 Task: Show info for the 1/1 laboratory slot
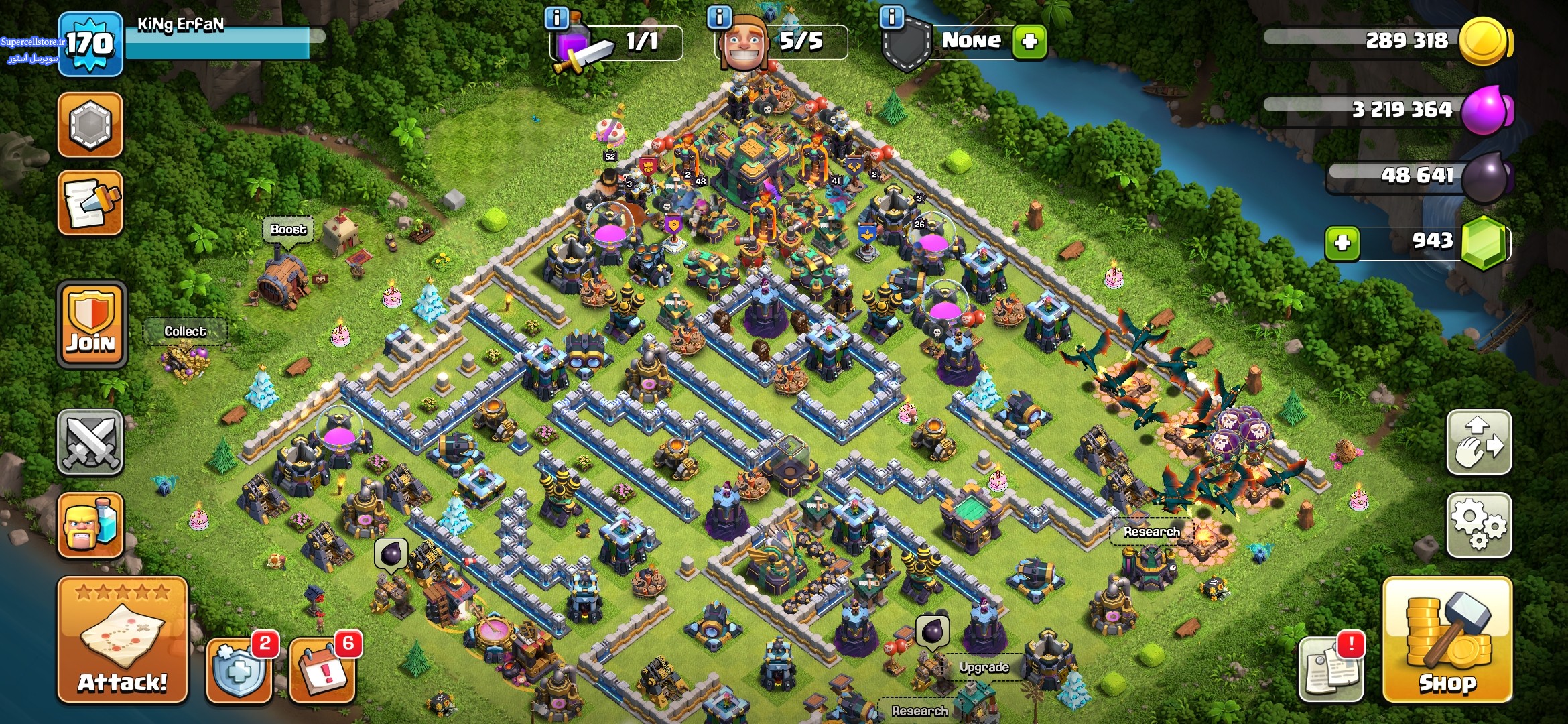(x=556, y=17)
